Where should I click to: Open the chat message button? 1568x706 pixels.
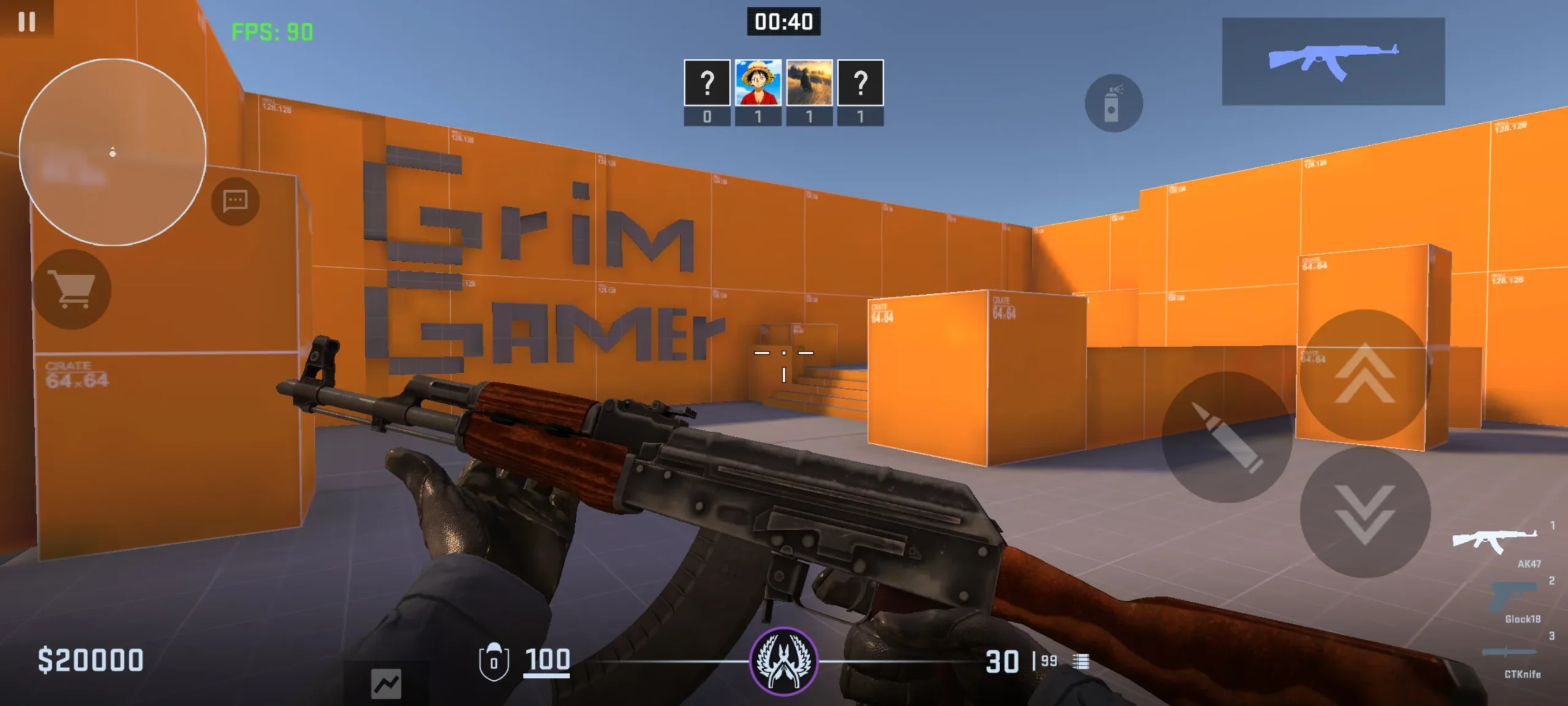click(235, 201)
